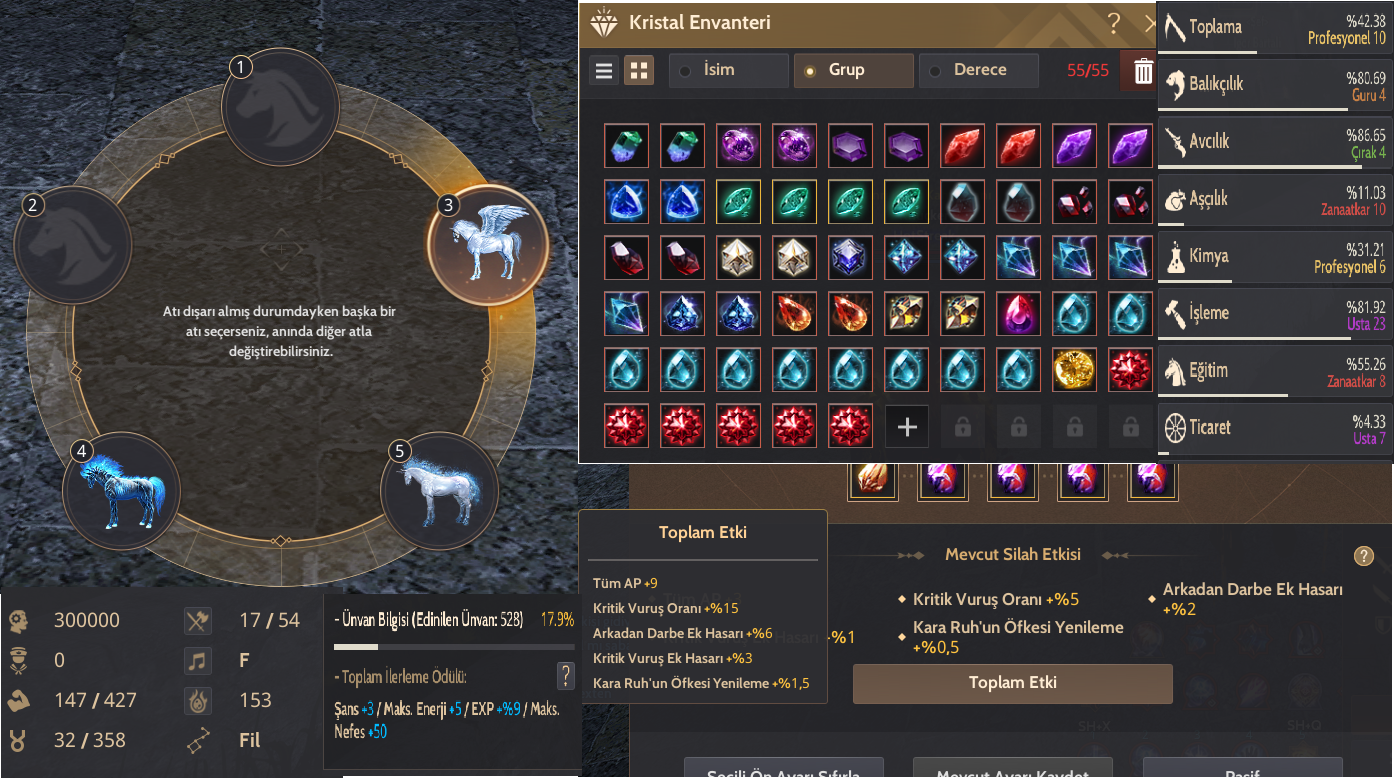
Task: Open Kristal Envanteri help question mark
Action: click(x=1113, y=22)
